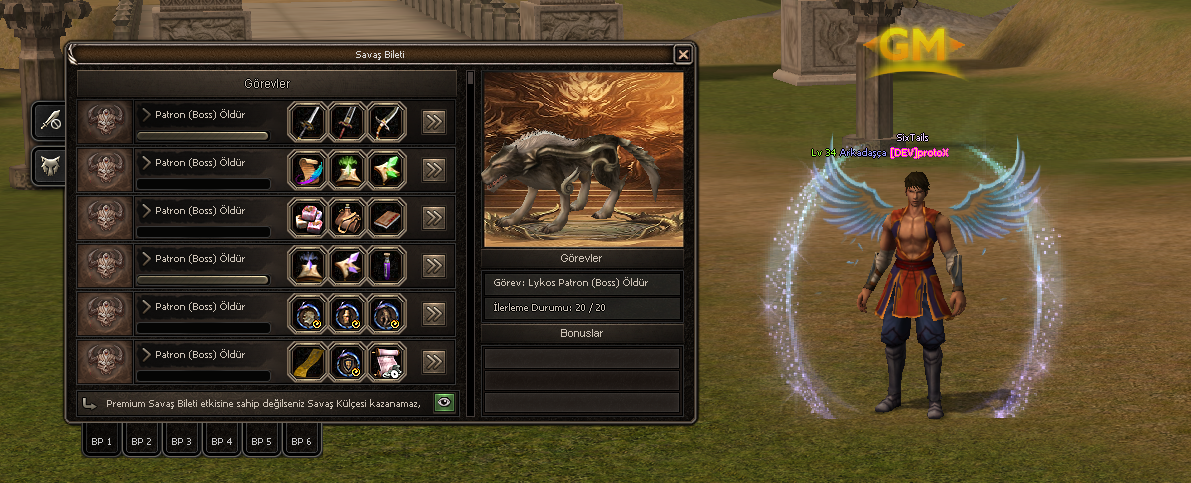The height and width of the screenshot is (483, 1191).
Task: Select the purple potion bottle reward
Action: tap(387, 265)
